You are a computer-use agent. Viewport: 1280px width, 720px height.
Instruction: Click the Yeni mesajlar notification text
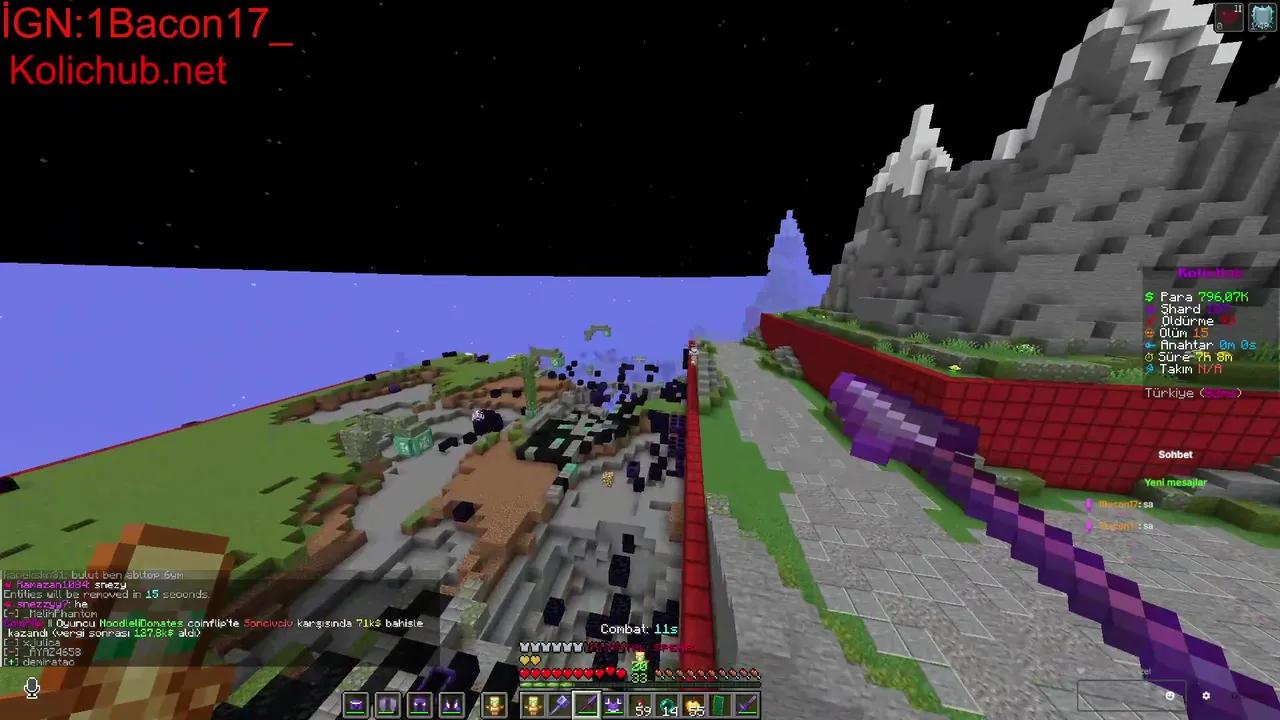[1175, 482]
